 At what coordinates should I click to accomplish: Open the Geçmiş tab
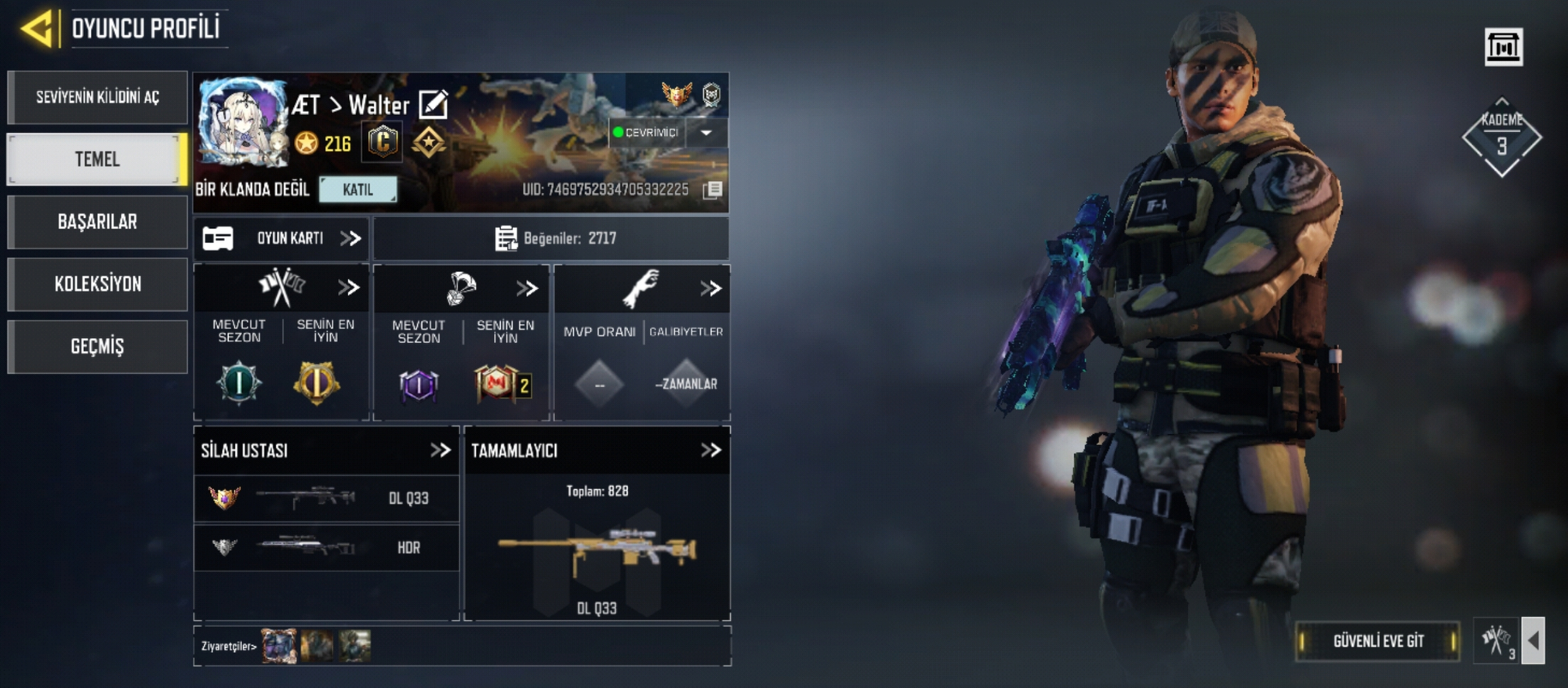pos(97,346)
